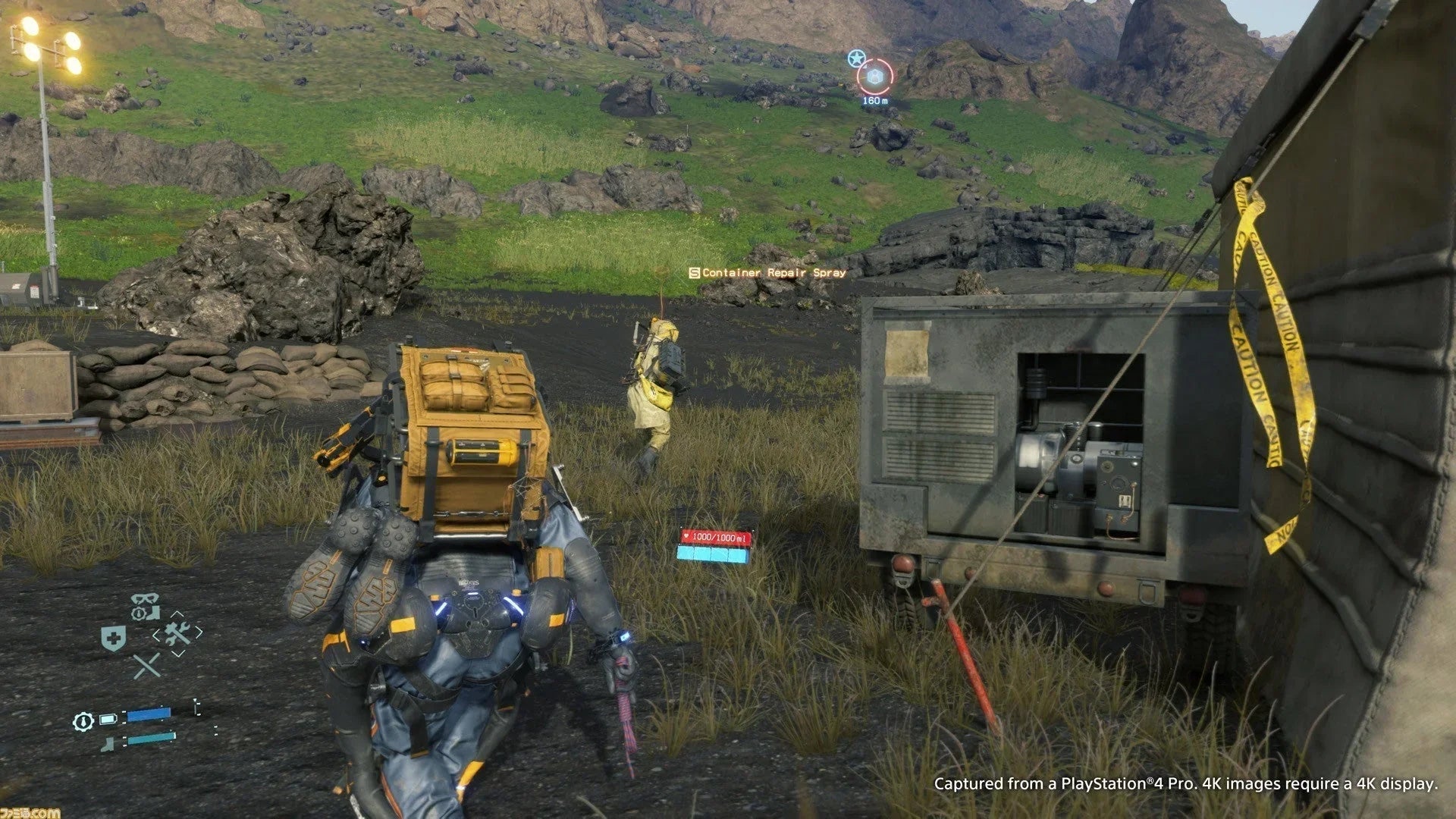Screen dimensions: 1456x819
Task: Select the crossed lines item slot
Action: pos(146,666)
